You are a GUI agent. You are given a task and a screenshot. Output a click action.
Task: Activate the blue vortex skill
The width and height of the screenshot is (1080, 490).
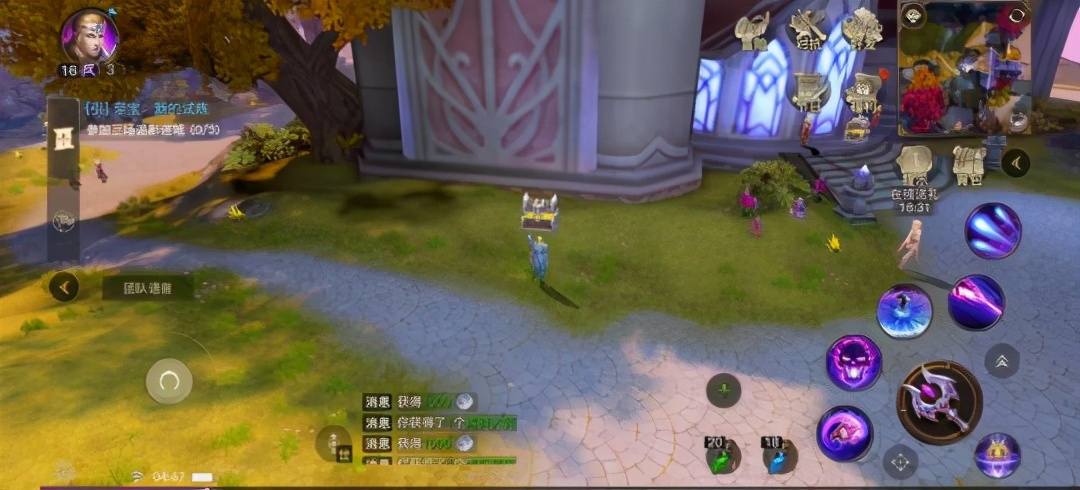904,311
